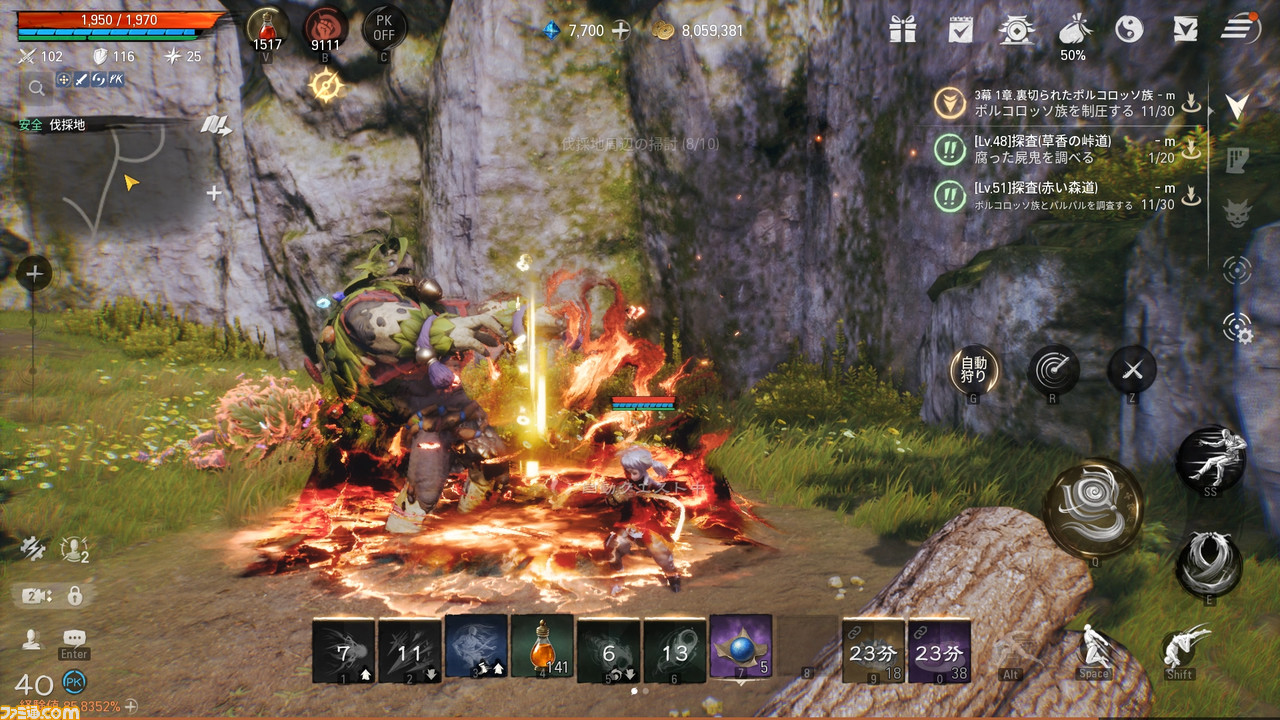Add blue diamonds with the plus button
The width and height of the screenshot is (1280, 720).
[x=621, y=30]
